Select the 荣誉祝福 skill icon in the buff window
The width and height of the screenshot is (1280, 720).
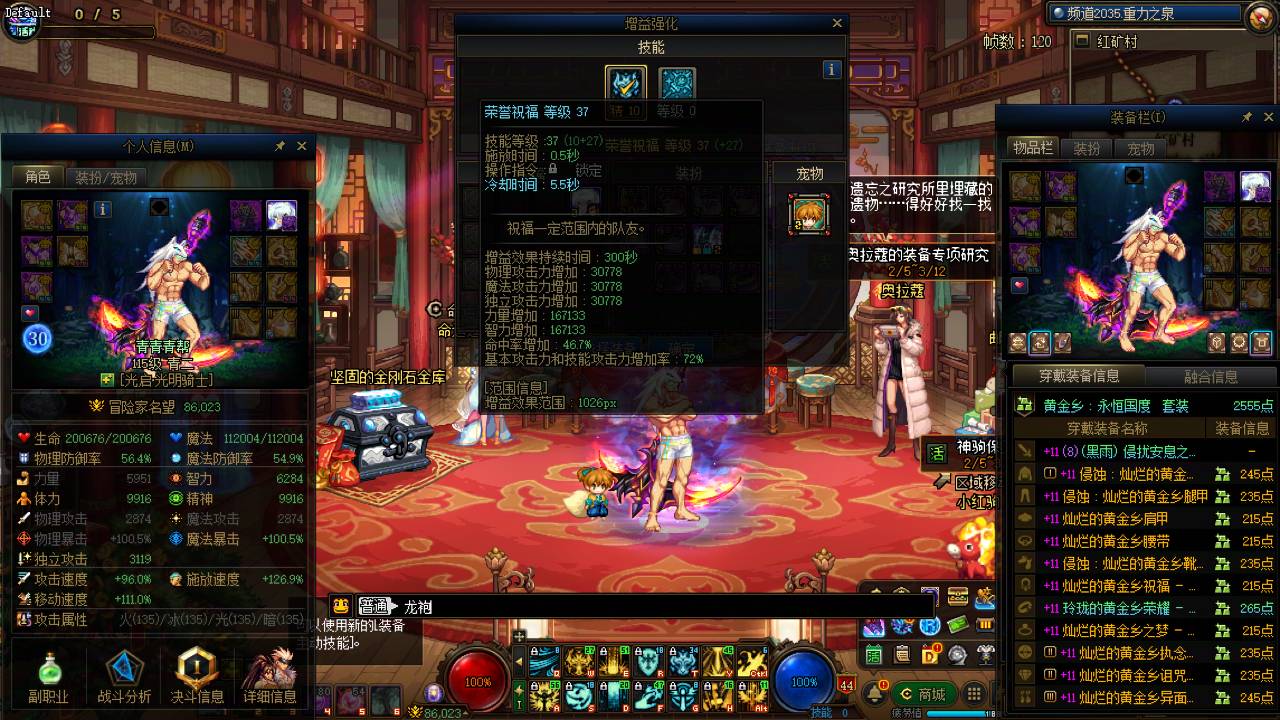624,82
